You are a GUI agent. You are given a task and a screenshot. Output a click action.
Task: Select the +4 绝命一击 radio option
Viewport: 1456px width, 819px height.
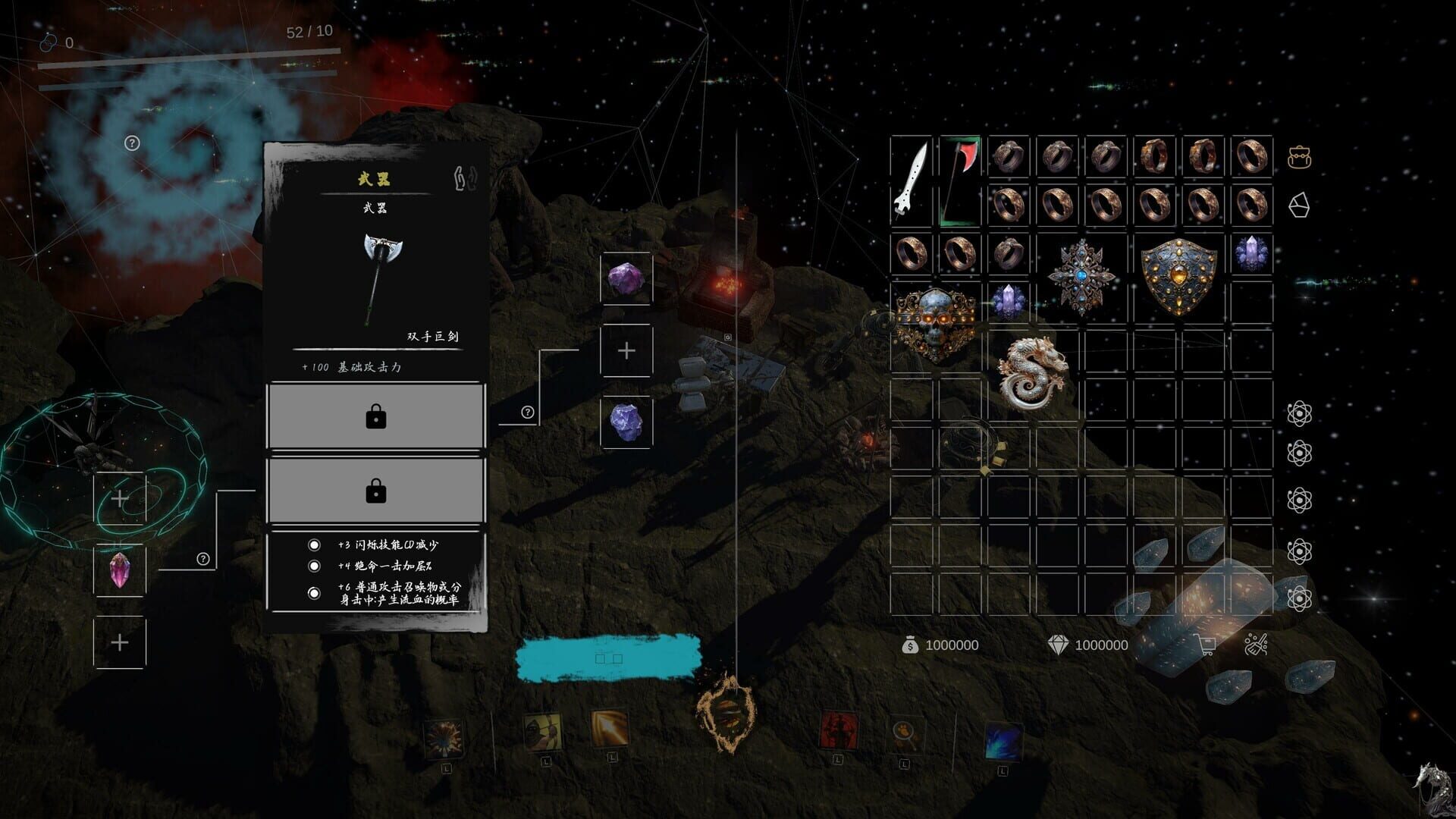[313, 566]
